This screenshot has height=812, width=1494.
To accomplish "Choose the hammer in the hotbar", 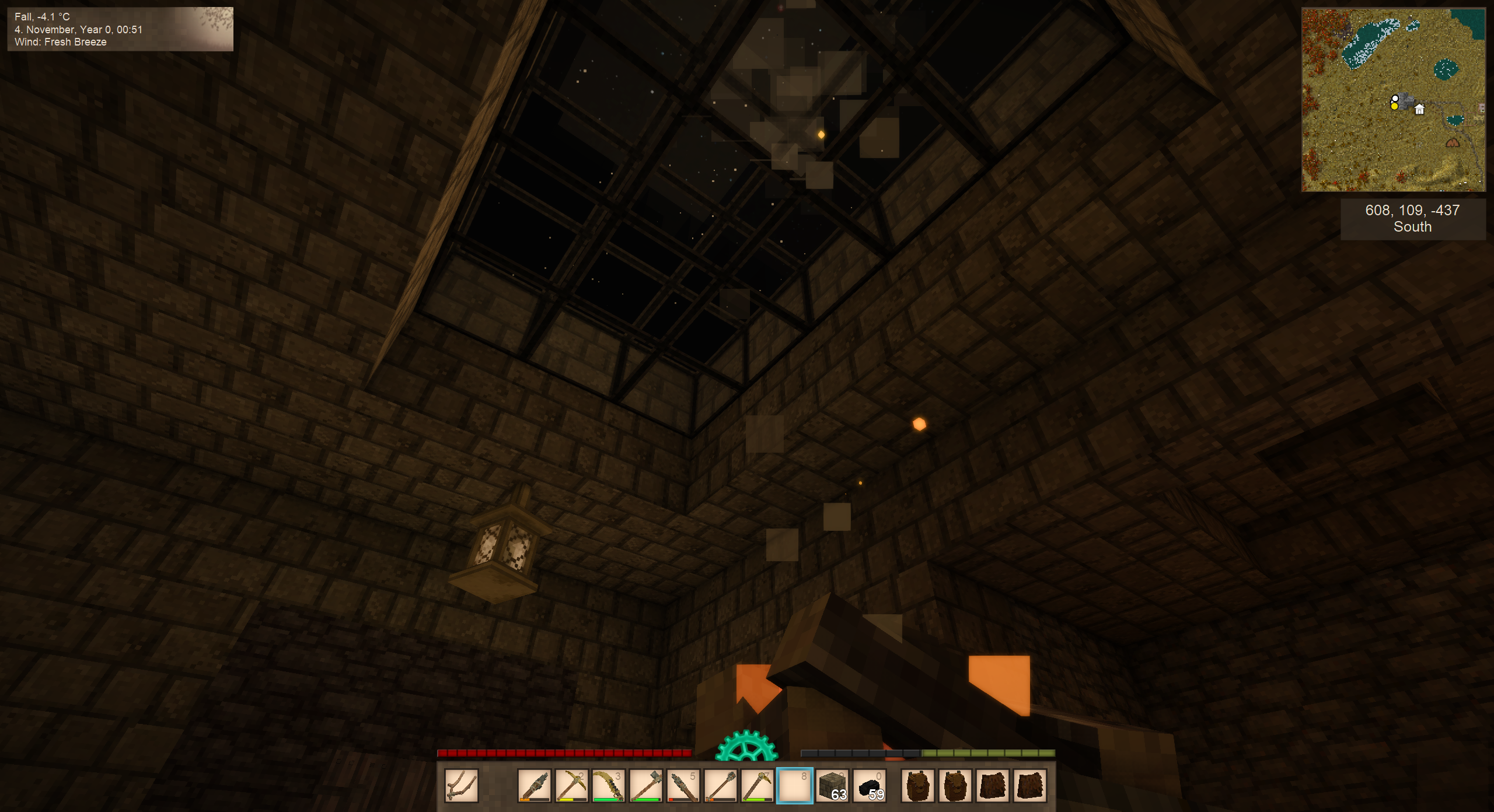I will 645,785.
